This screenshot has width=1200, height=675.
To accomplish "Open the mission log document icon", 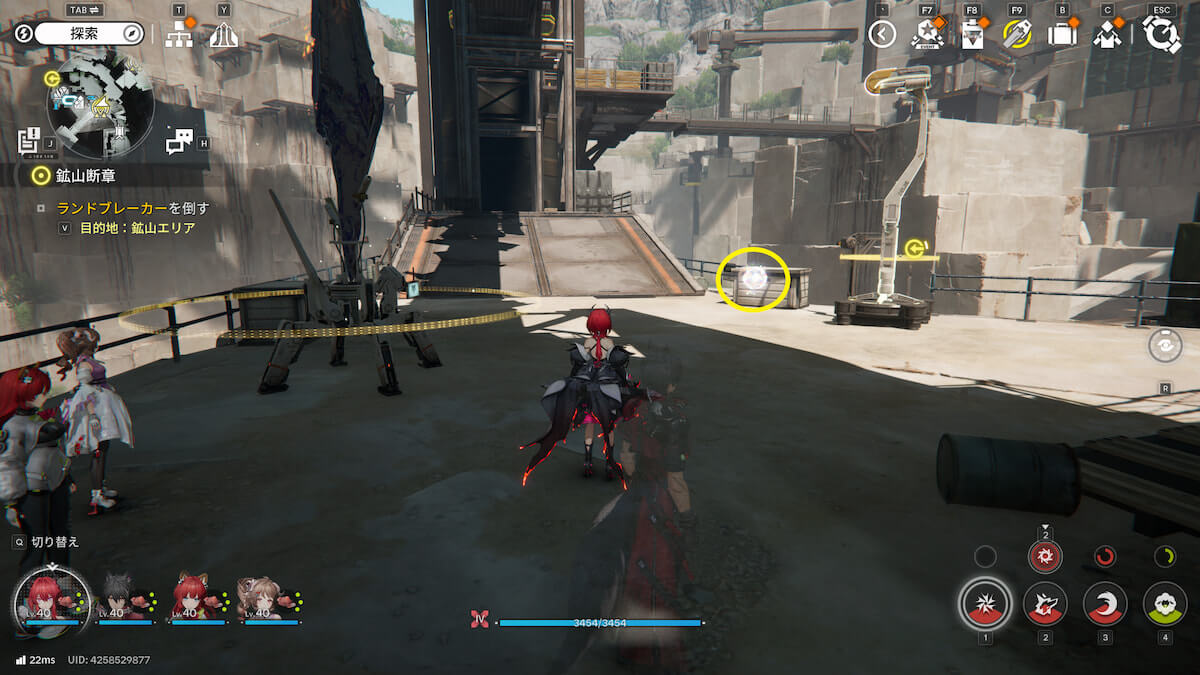I will [28, 140].
